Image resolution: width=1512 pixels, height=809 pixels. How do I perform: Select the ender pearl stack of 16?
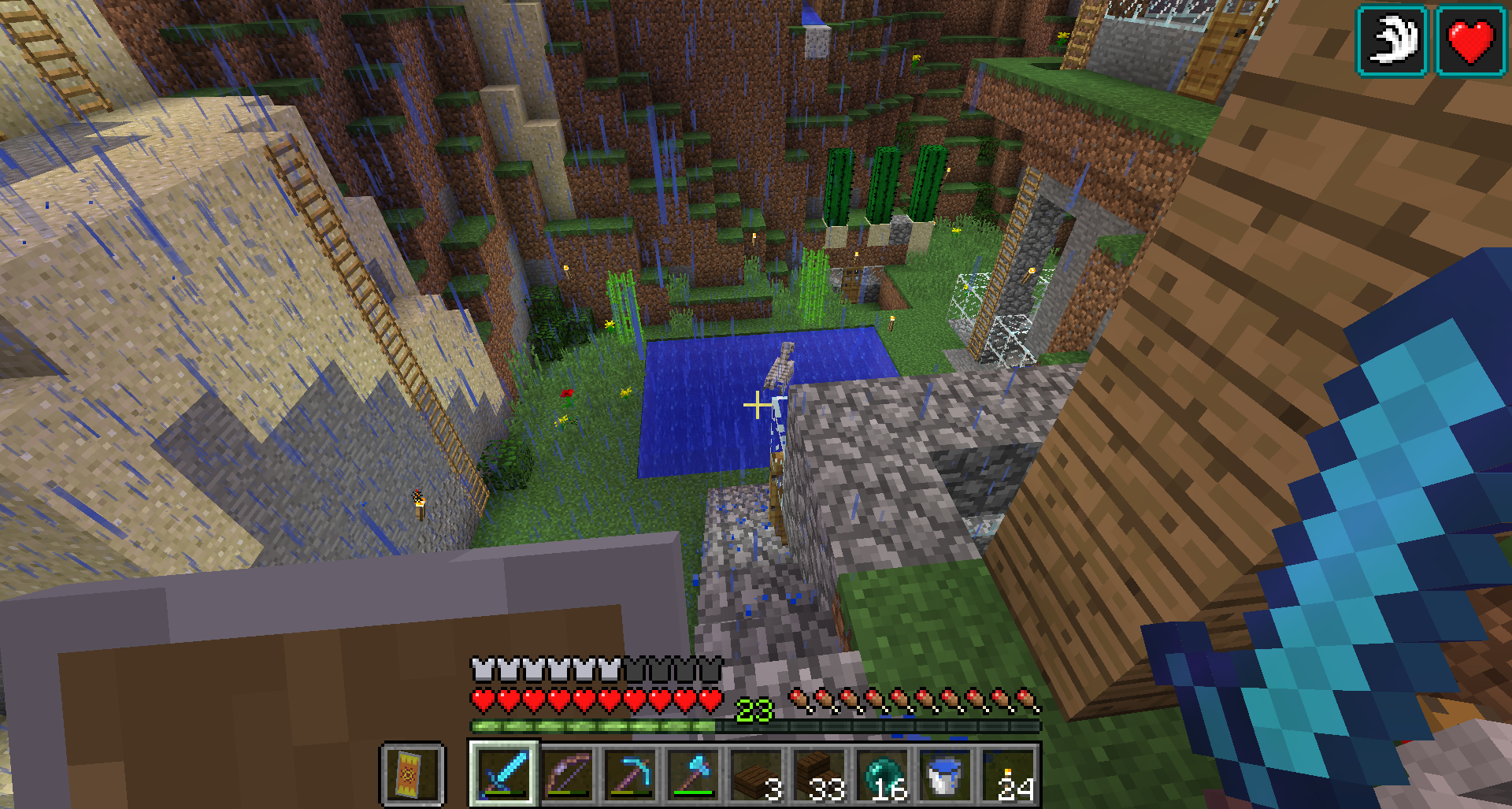pos(882,774)
